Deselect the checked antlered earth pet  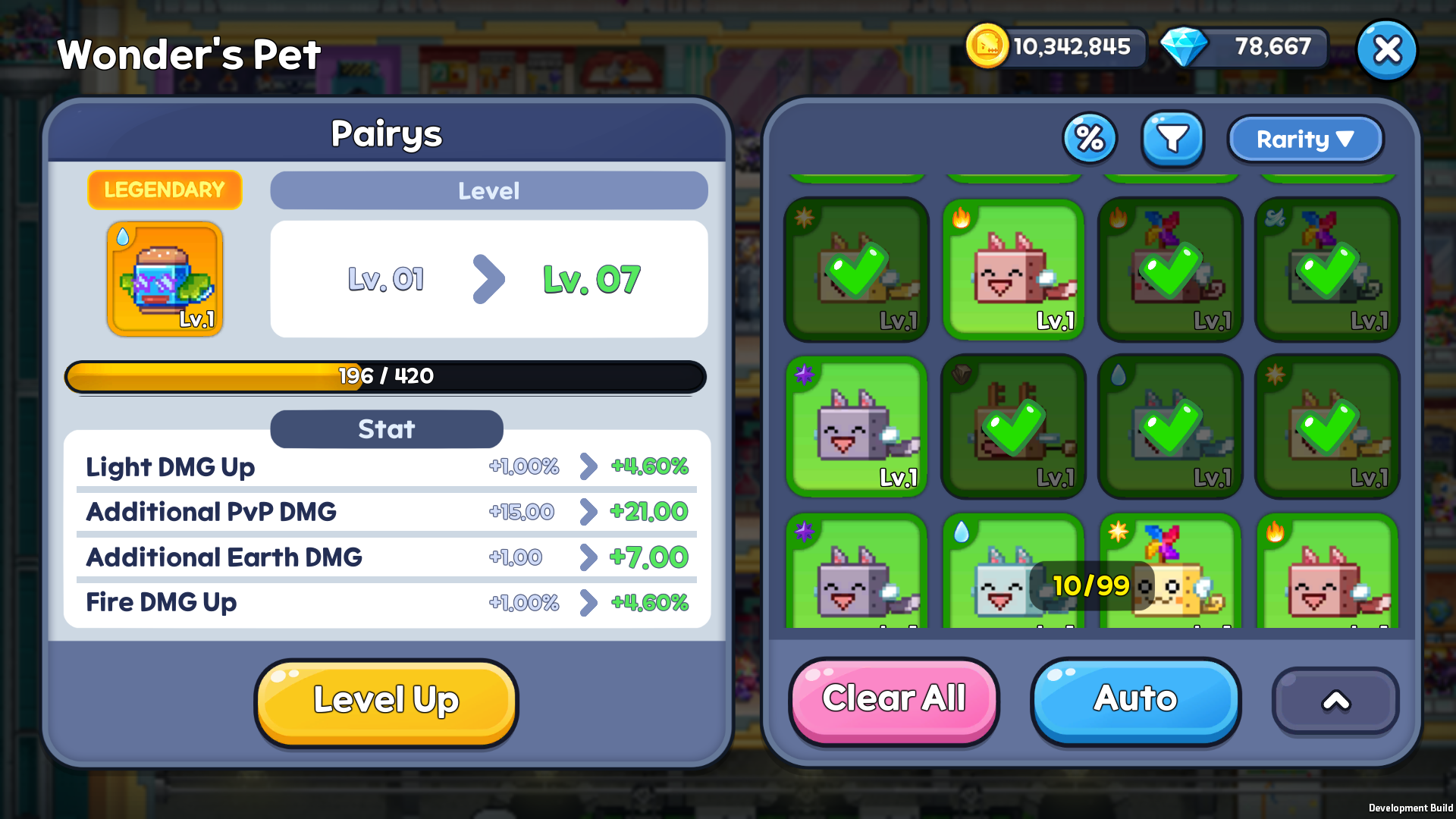[x=1013, y=426]
